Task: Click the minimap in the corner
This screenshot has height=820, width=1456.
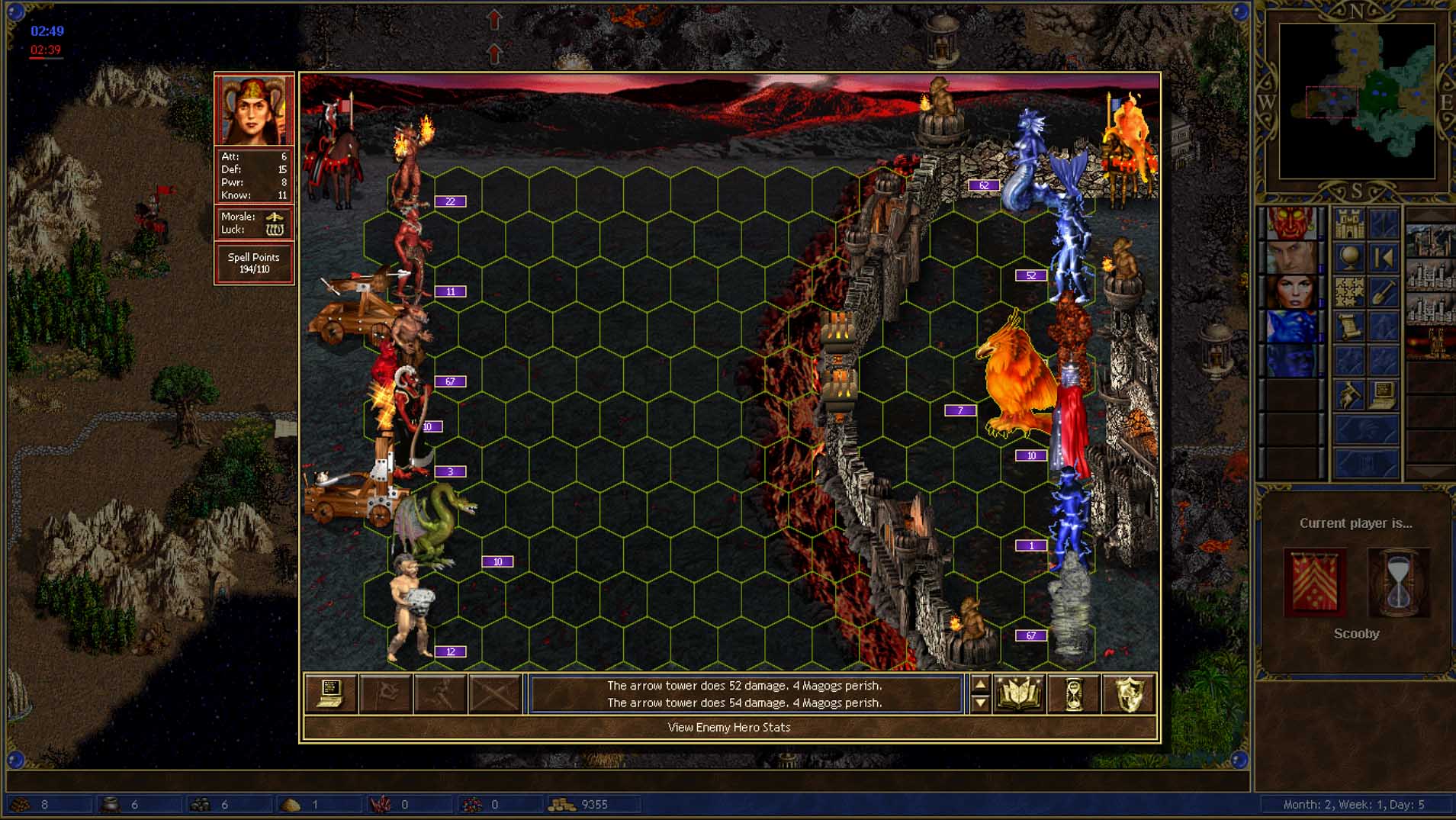Action: click(x=1356, y=101)
